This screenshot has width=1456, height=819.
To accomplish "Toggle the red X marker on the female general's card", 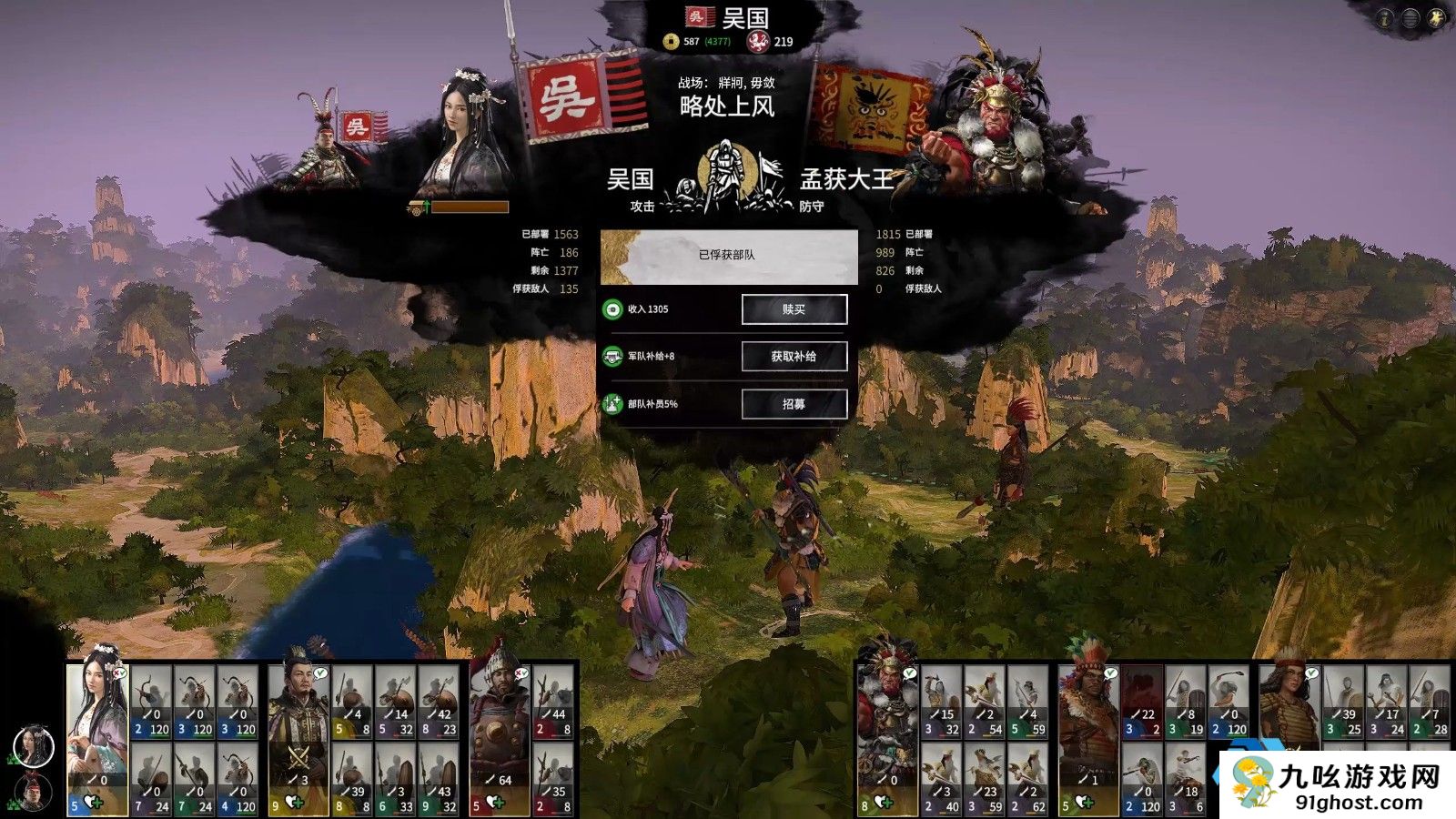I will [116, 672].
